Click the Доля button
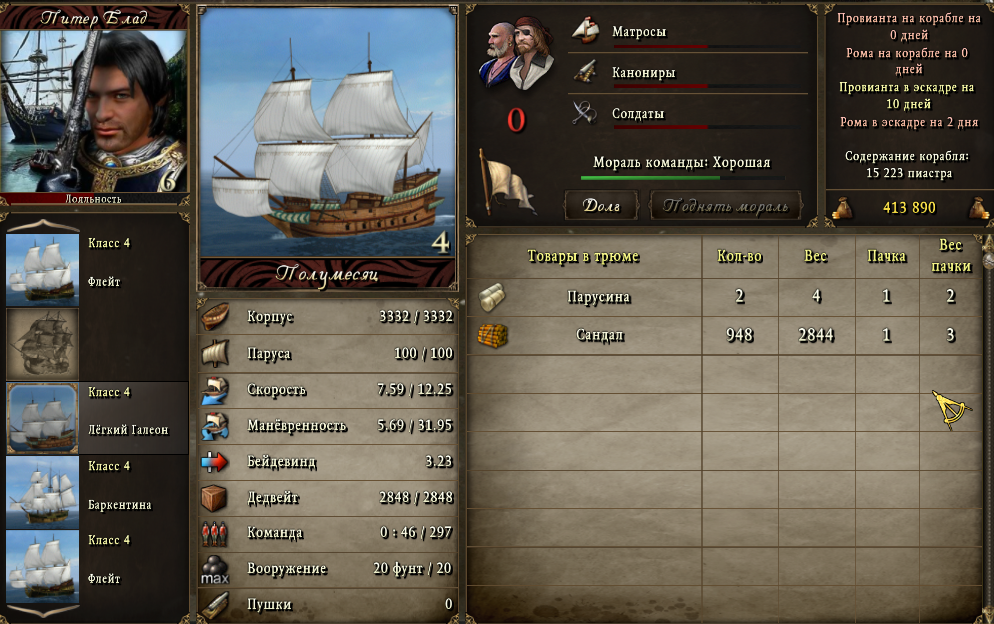 pos(602,207)
